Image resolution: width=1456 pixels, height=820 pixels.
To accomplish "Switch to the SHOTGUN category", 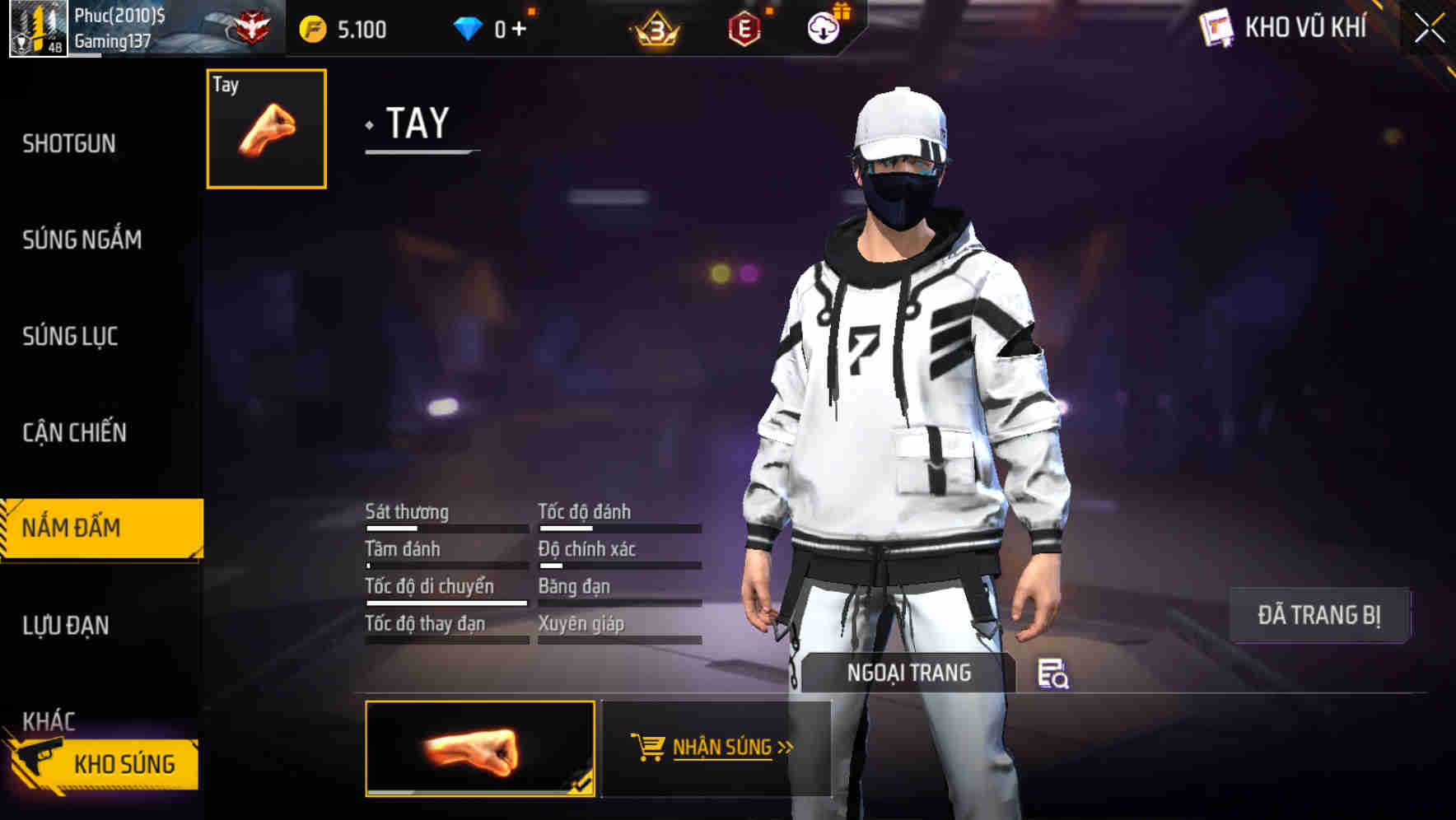I will click(70, 142).
